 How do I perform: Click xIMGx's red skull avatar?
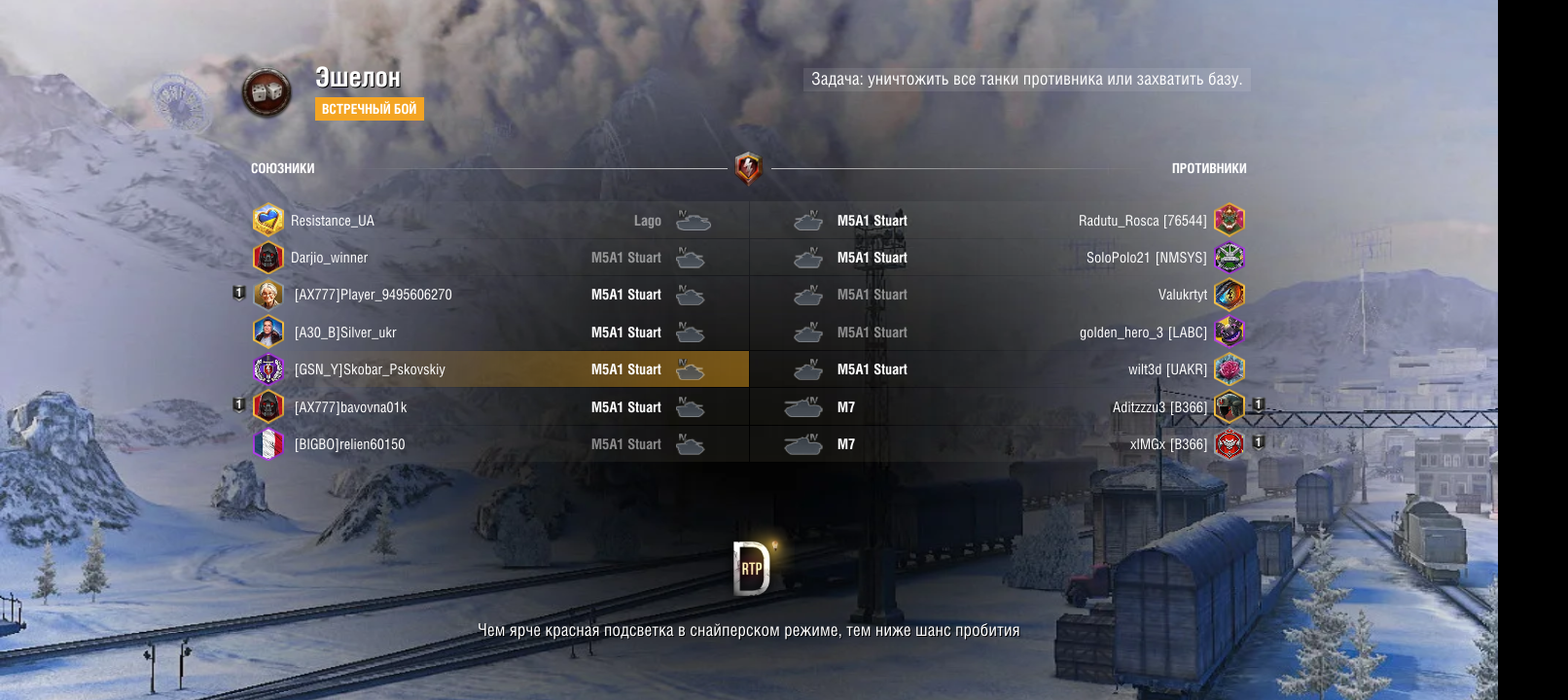(1229, 444)
